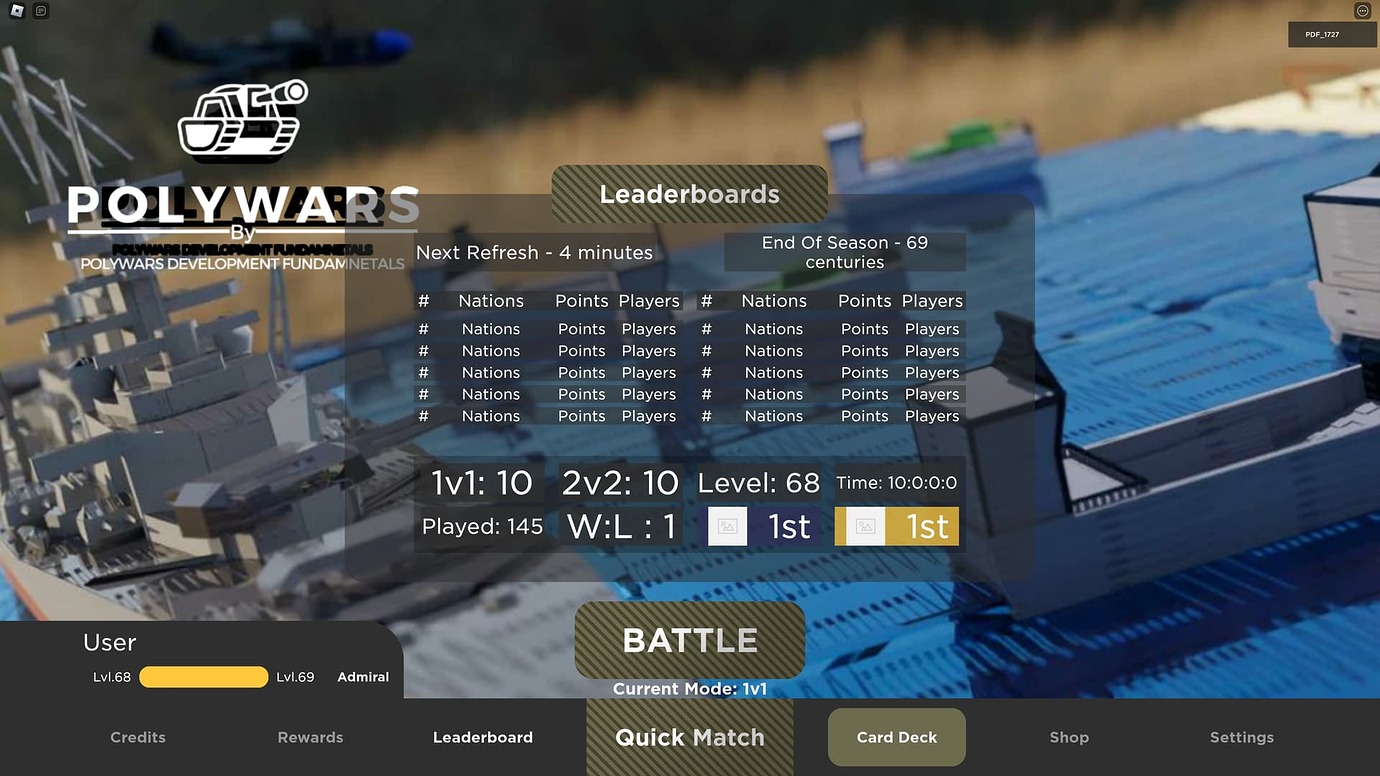
Task: Open the Rewards menu
Action: click(310, 737)
